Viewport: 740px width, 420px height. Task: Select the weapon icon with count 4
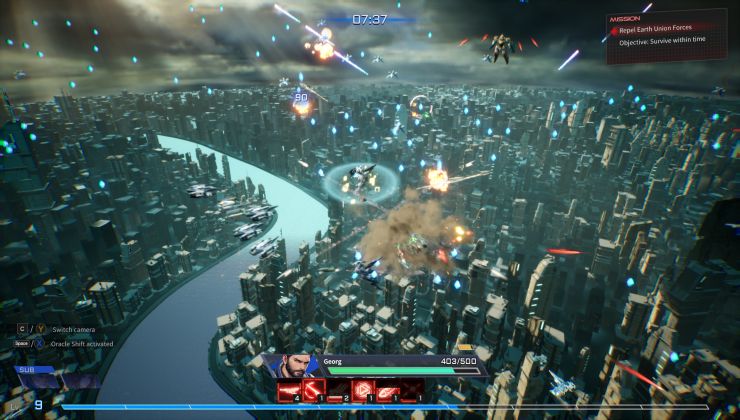click(x=288, y=391)
